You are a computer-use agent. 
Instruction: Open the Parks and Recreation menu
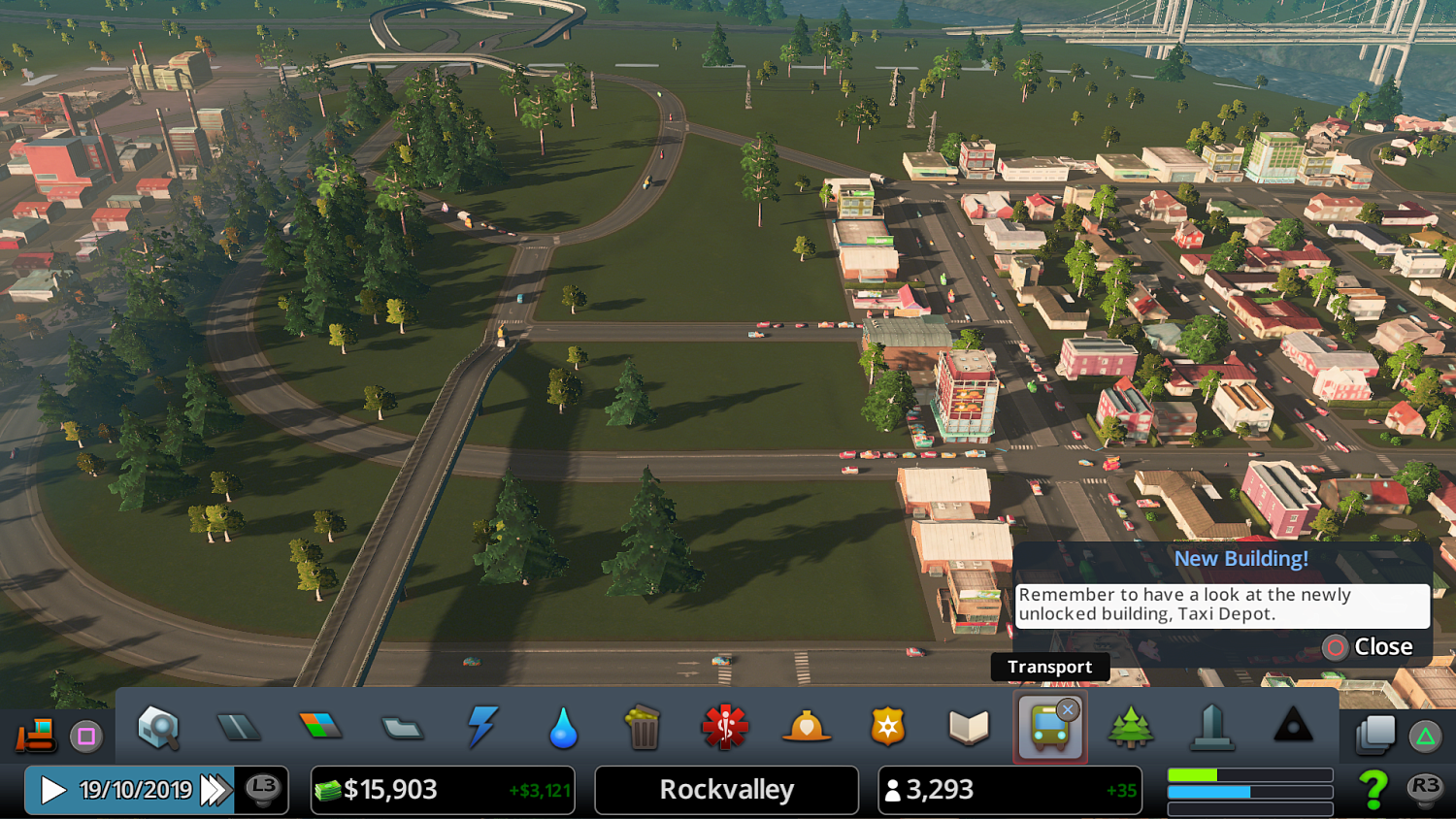(1130, 726)
